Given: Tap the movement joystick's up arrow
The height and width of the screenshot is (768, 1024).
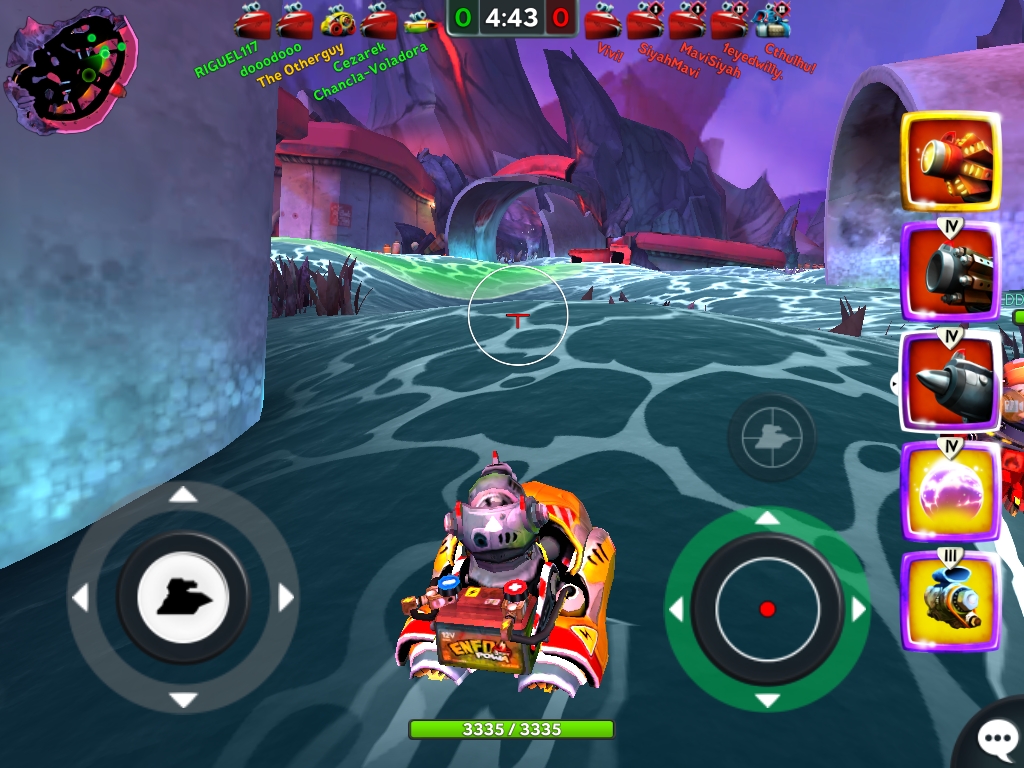Looking at the screenshot, I should tap(183, 494).
